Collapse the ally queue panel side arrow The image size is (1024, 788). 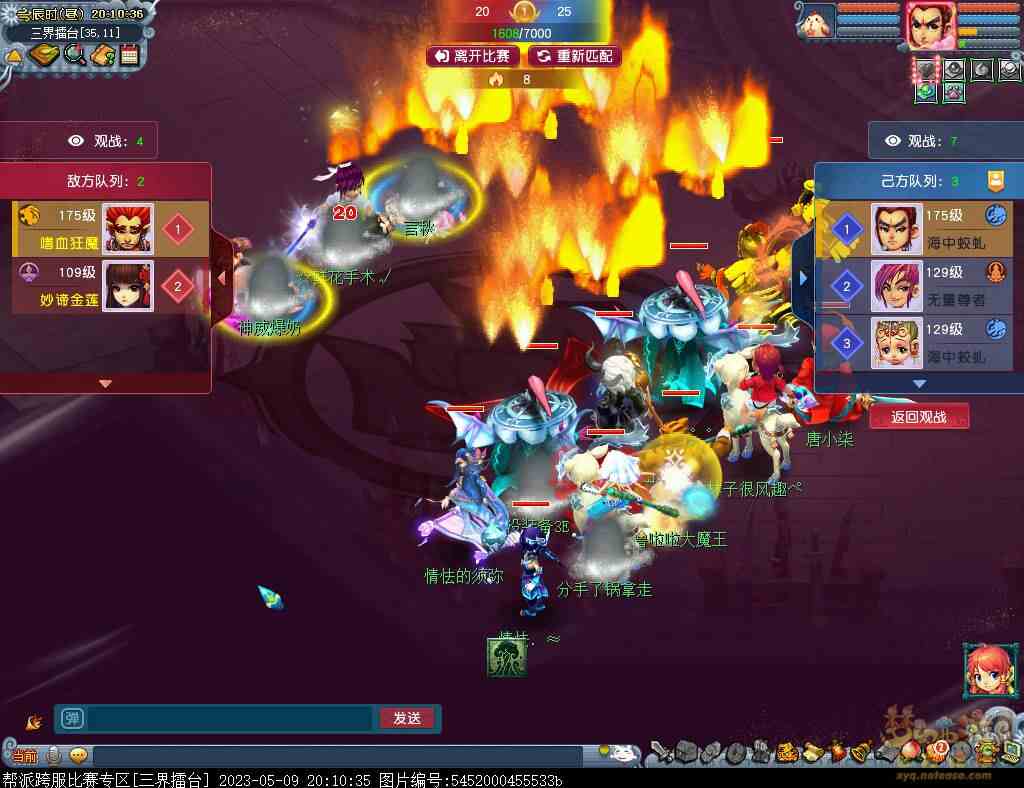pos(802,277)
